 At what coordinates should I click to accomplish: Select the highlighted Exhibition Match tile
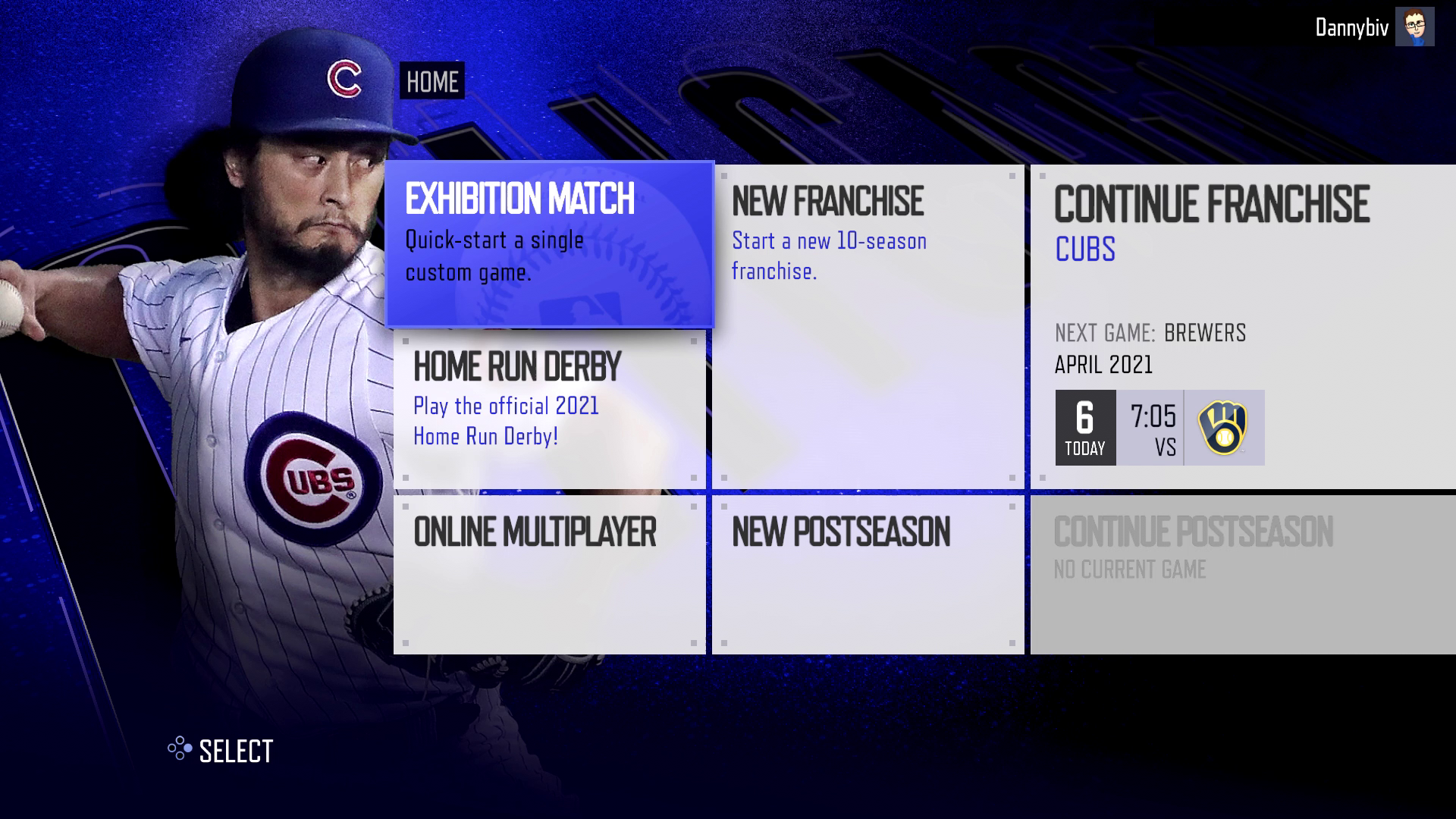tap(550, 243)
